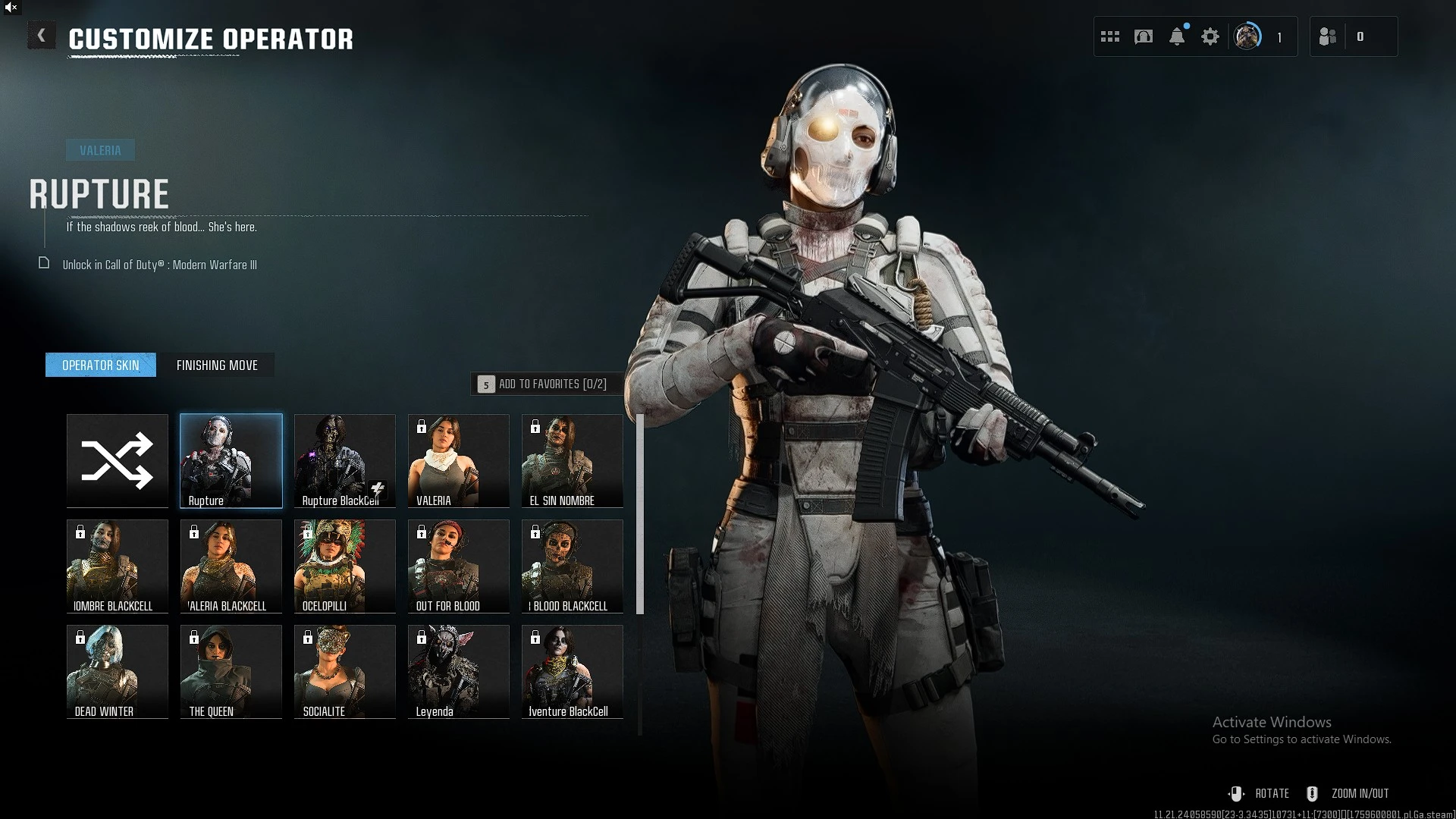Choose the shuffle random skin tile
This screenshot has height=819, width=1456.
[118, 460]
